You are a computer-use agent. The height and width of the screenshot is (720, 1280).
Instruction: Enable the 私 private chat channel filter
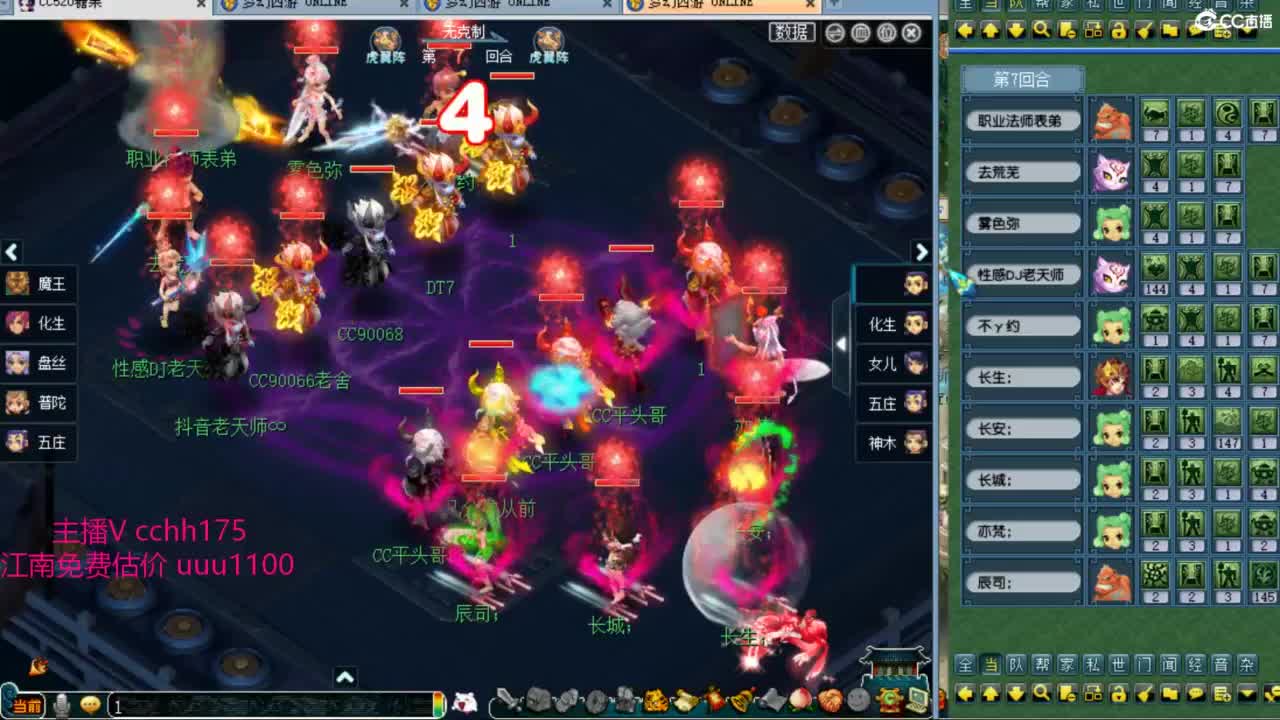coord(1093,665)
